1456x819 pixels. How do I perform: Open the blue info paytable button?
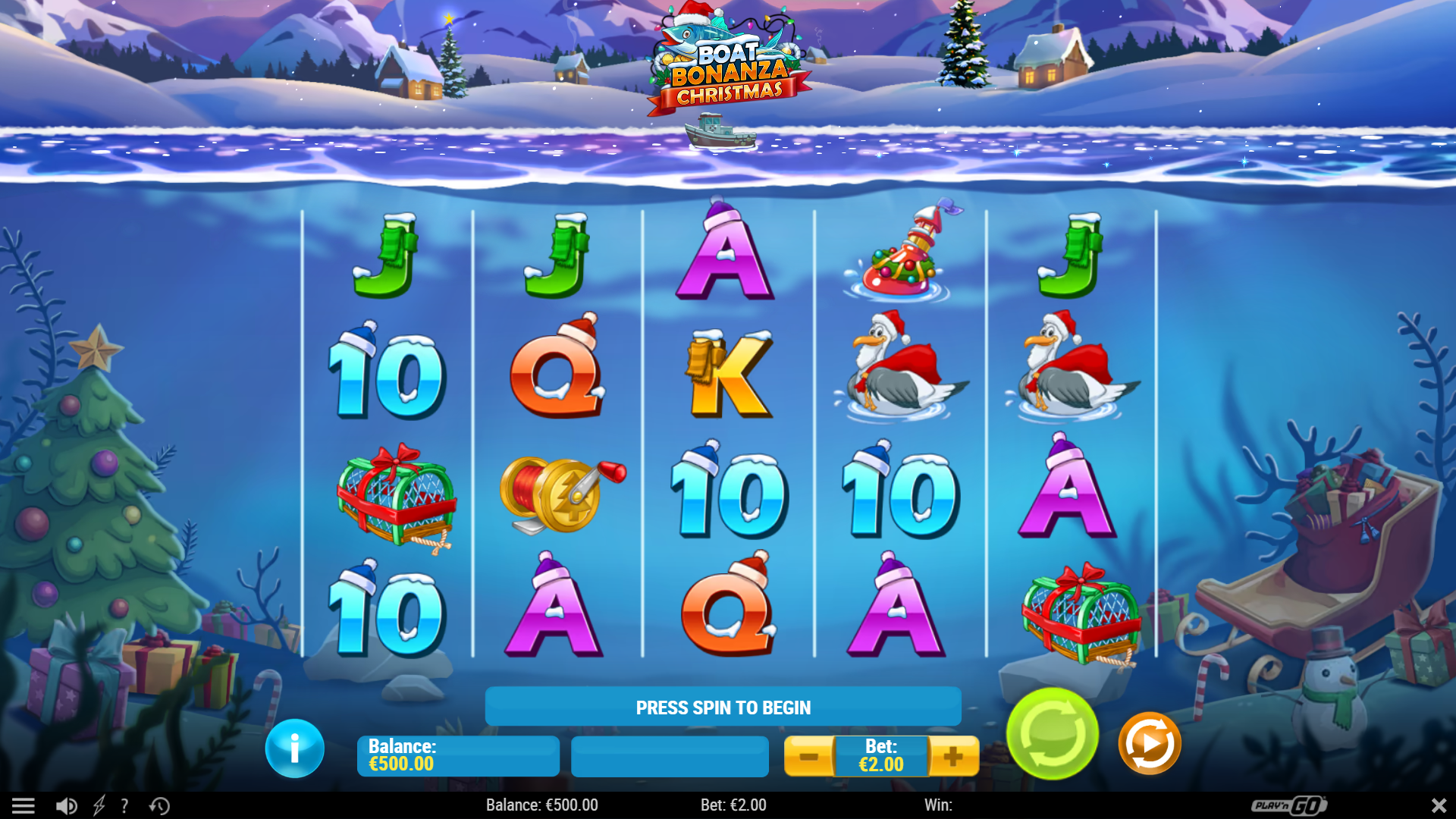point(295,748)
